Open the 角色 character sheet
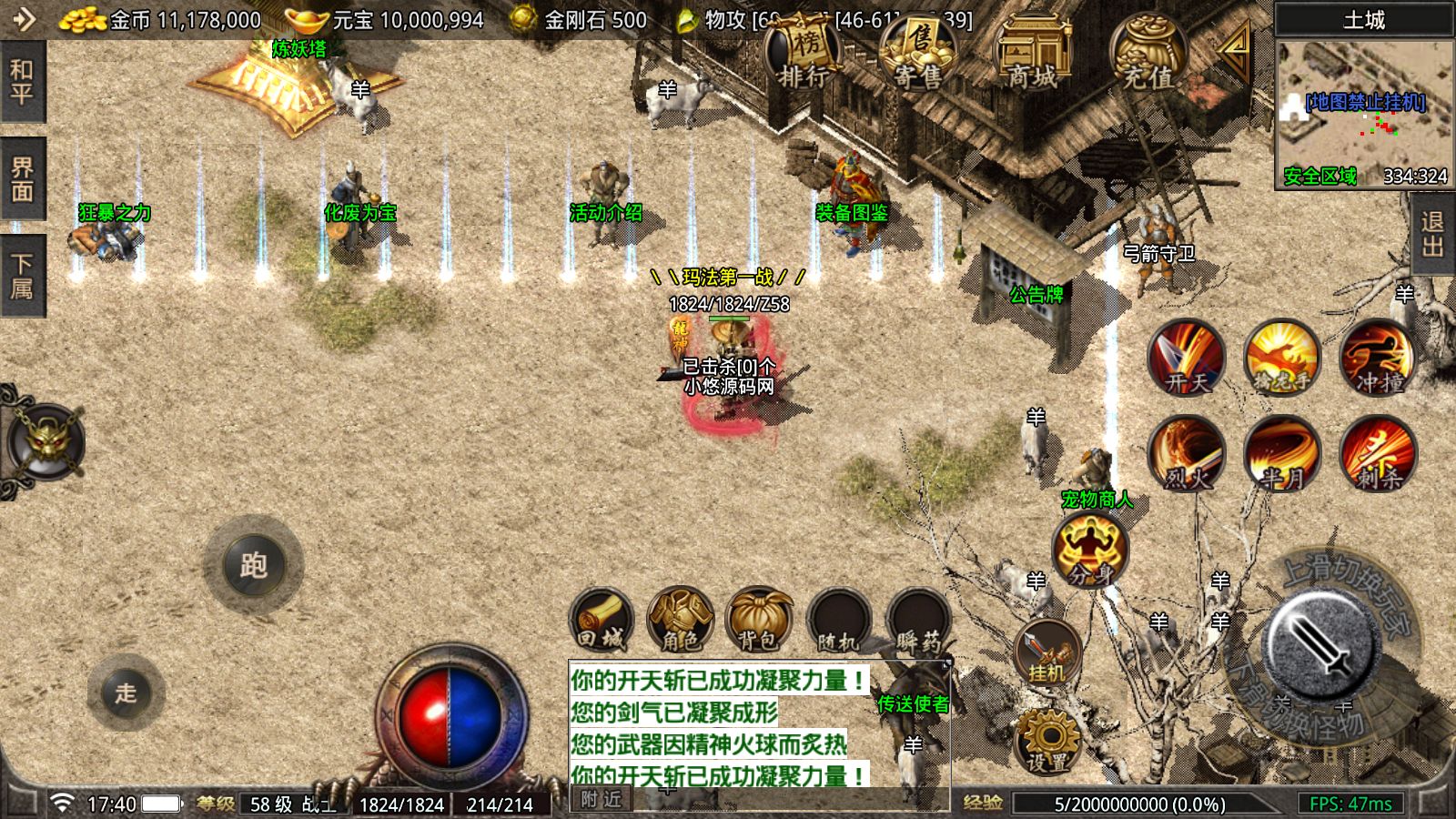Image resolution: width=1456 pixels, height=819 pixels. (680, 621)
